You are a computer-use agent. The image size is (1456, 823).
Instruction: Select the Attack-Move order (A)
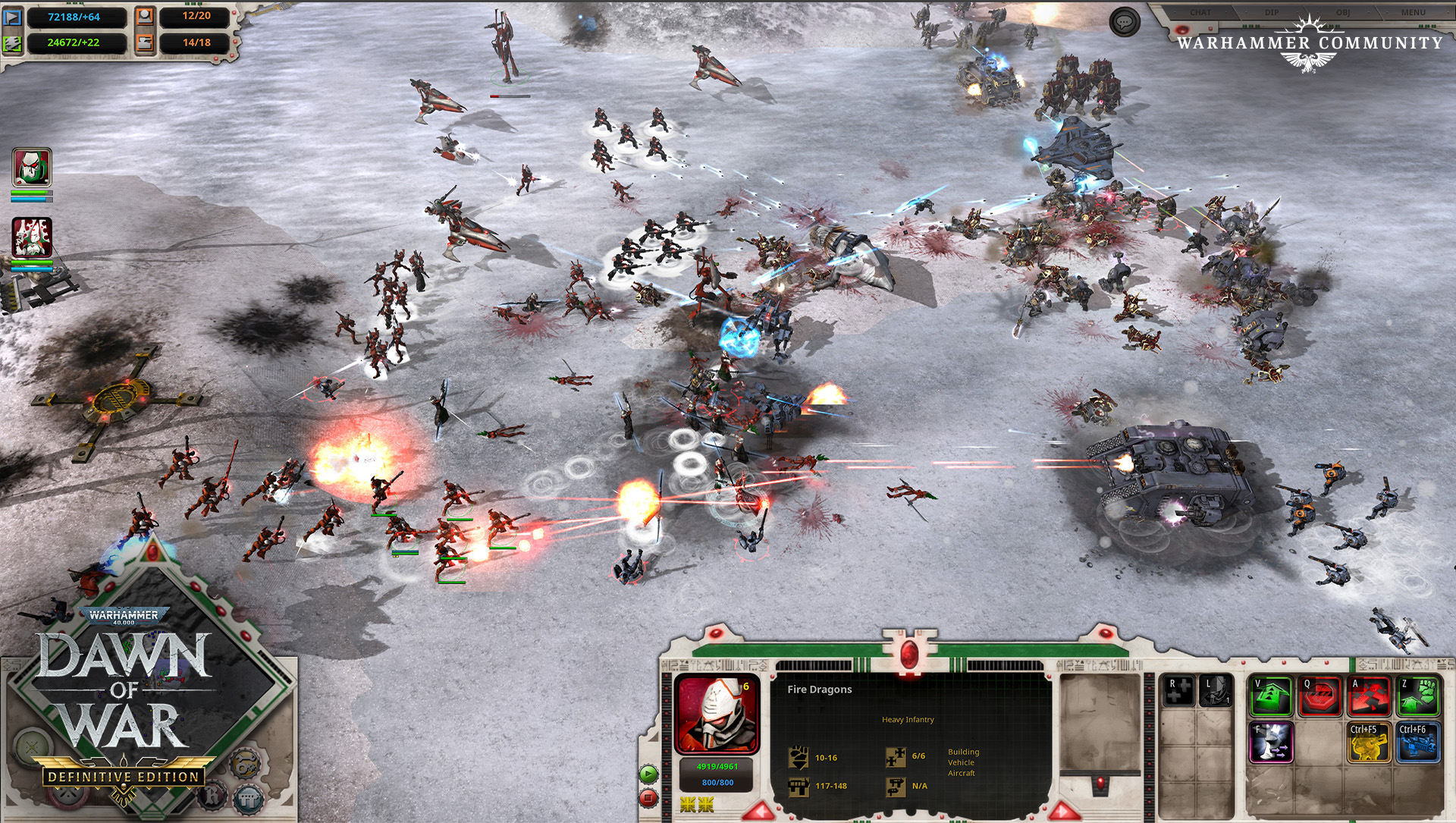[x=1367, y=695]
